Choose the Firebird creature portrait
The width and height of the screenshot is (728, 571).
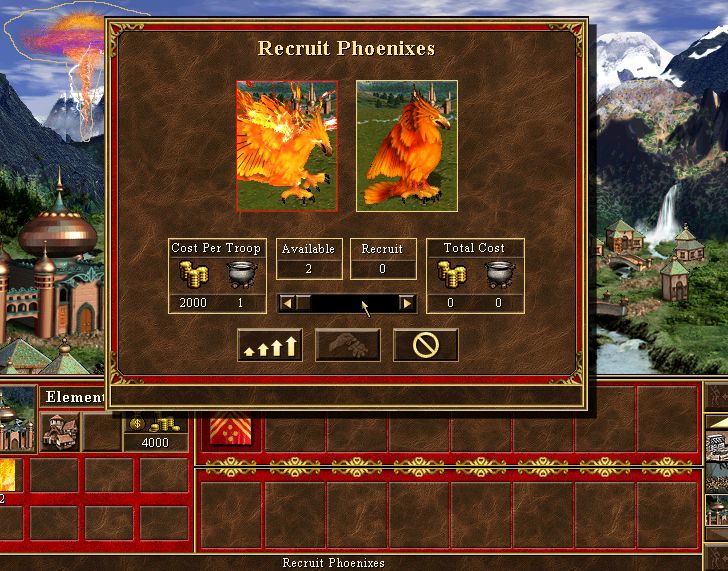point(407,146)
